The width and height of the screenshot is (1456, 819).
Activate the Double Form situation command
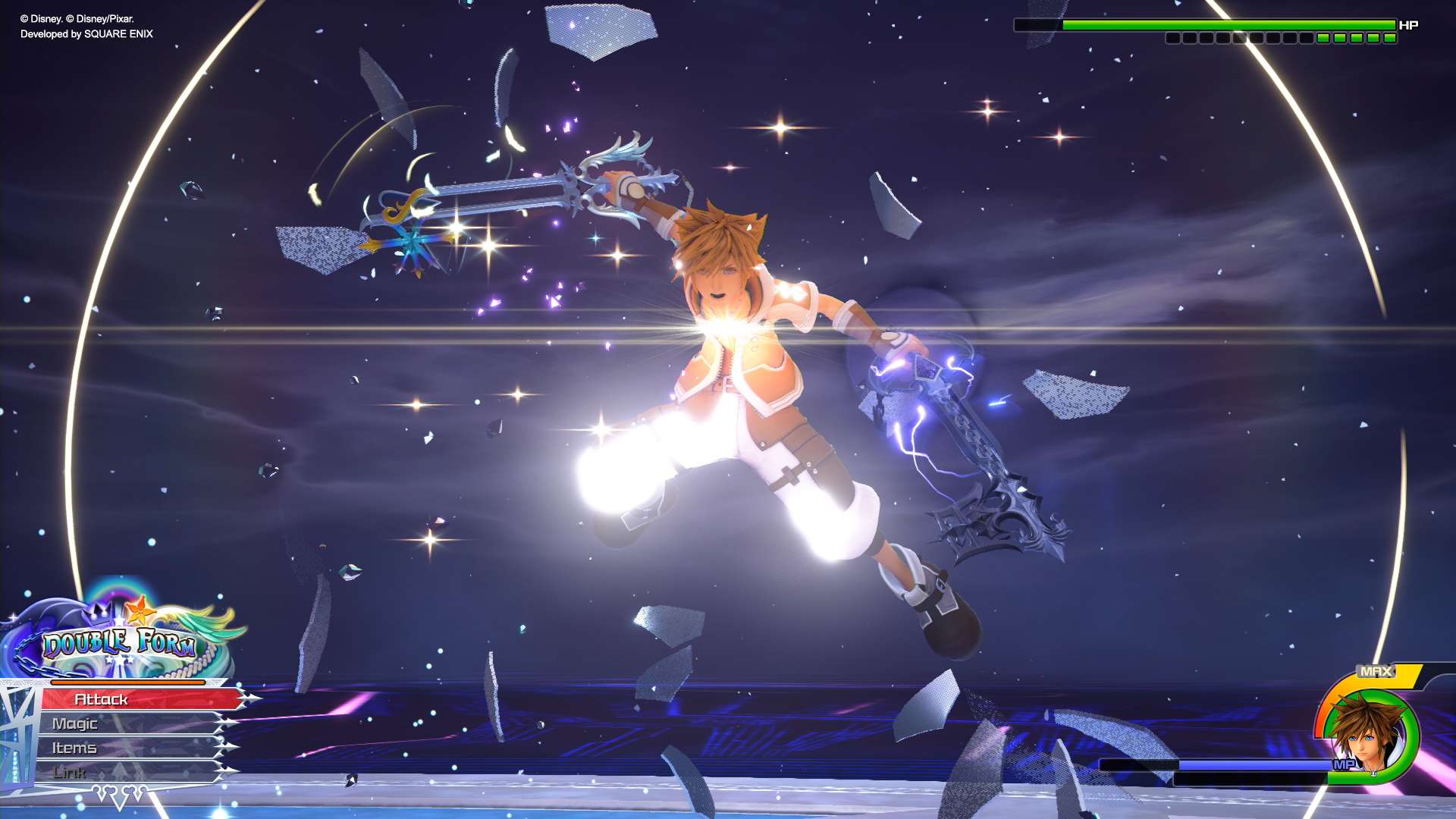click(x=120, y=644)
